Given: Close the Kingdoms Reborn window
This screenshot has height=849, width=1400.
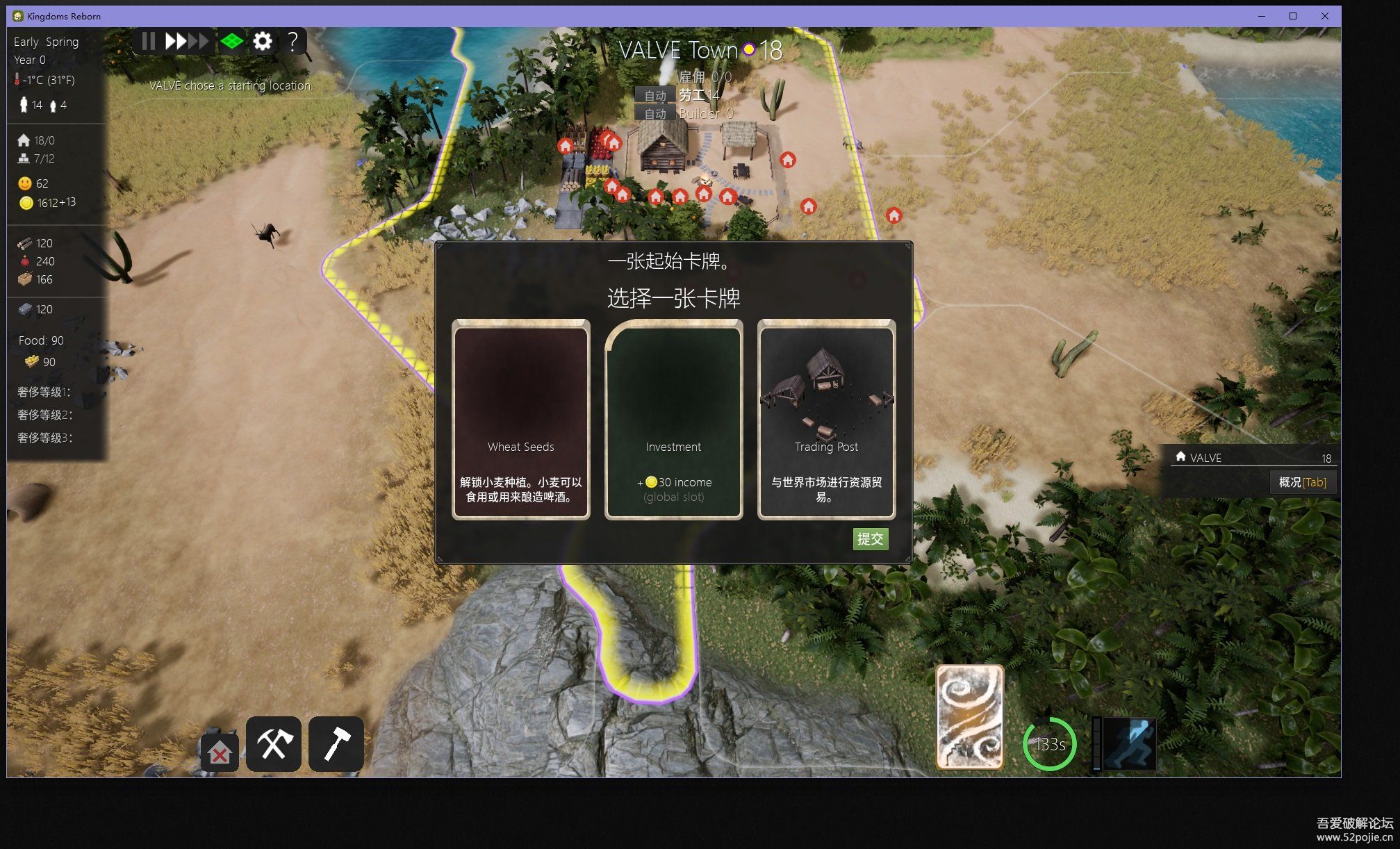Looking at the screenshot, I should (x=1325, y=16).
